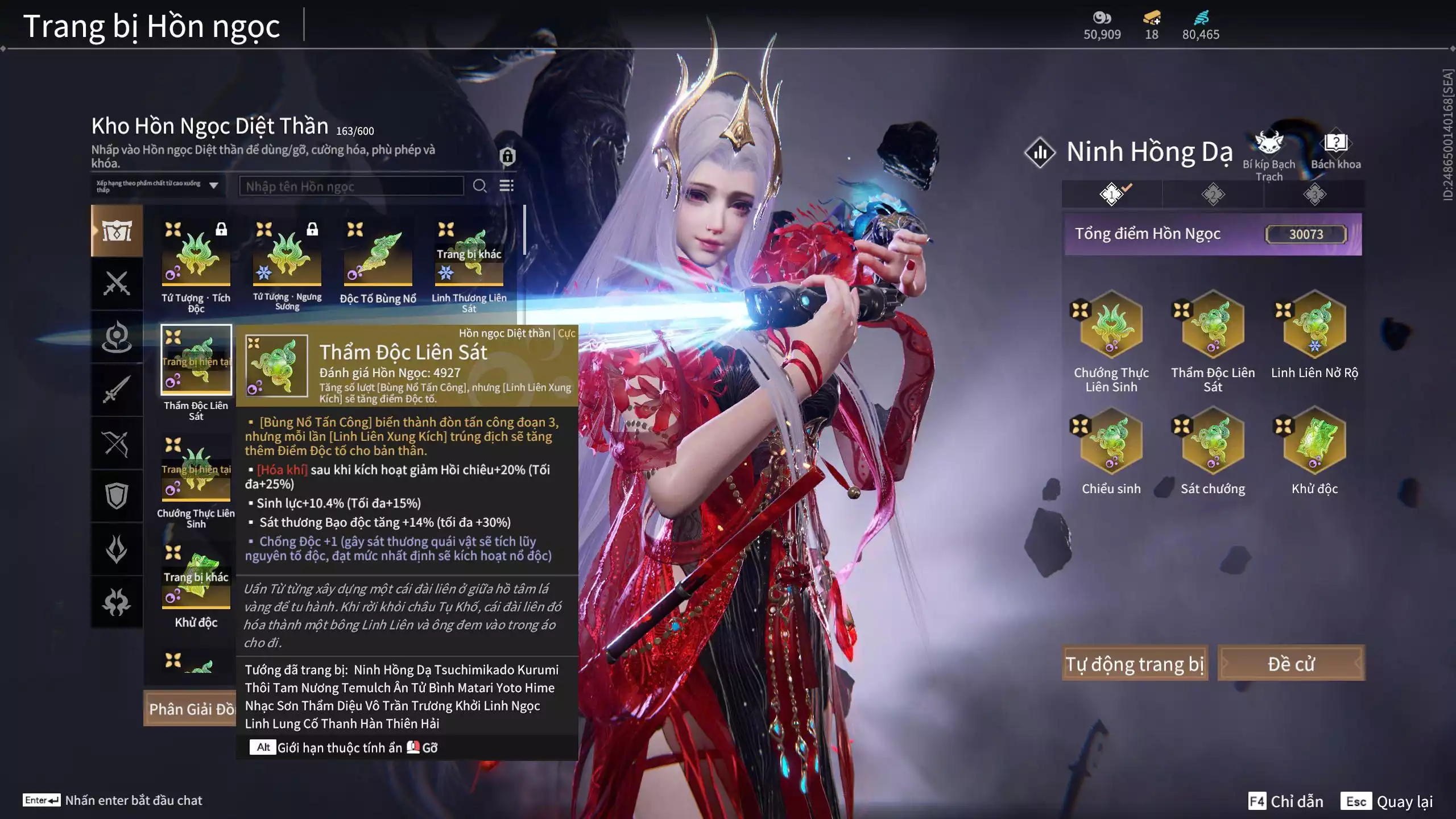The width and height of the screenshot is (1456, 819).
Task: Choose the Tứ Tượng · Ngưng Sương jade
Action: tap(287, 256)
